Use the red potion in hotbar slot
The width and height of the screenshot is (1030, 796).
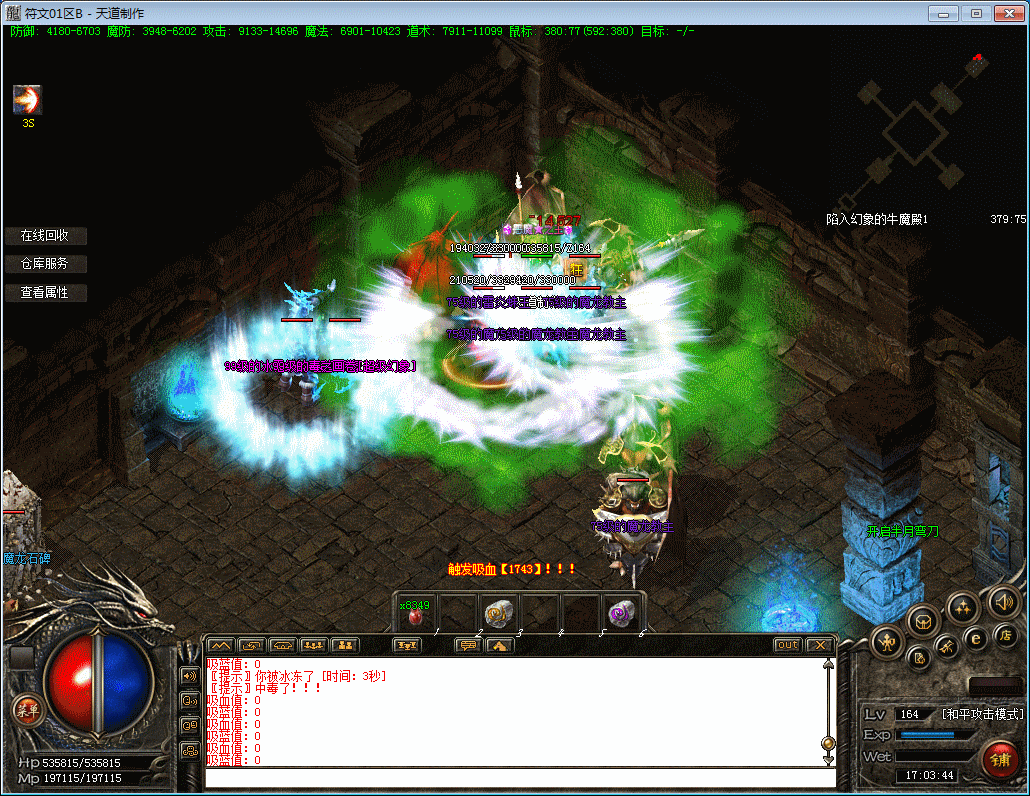point(417,616)
